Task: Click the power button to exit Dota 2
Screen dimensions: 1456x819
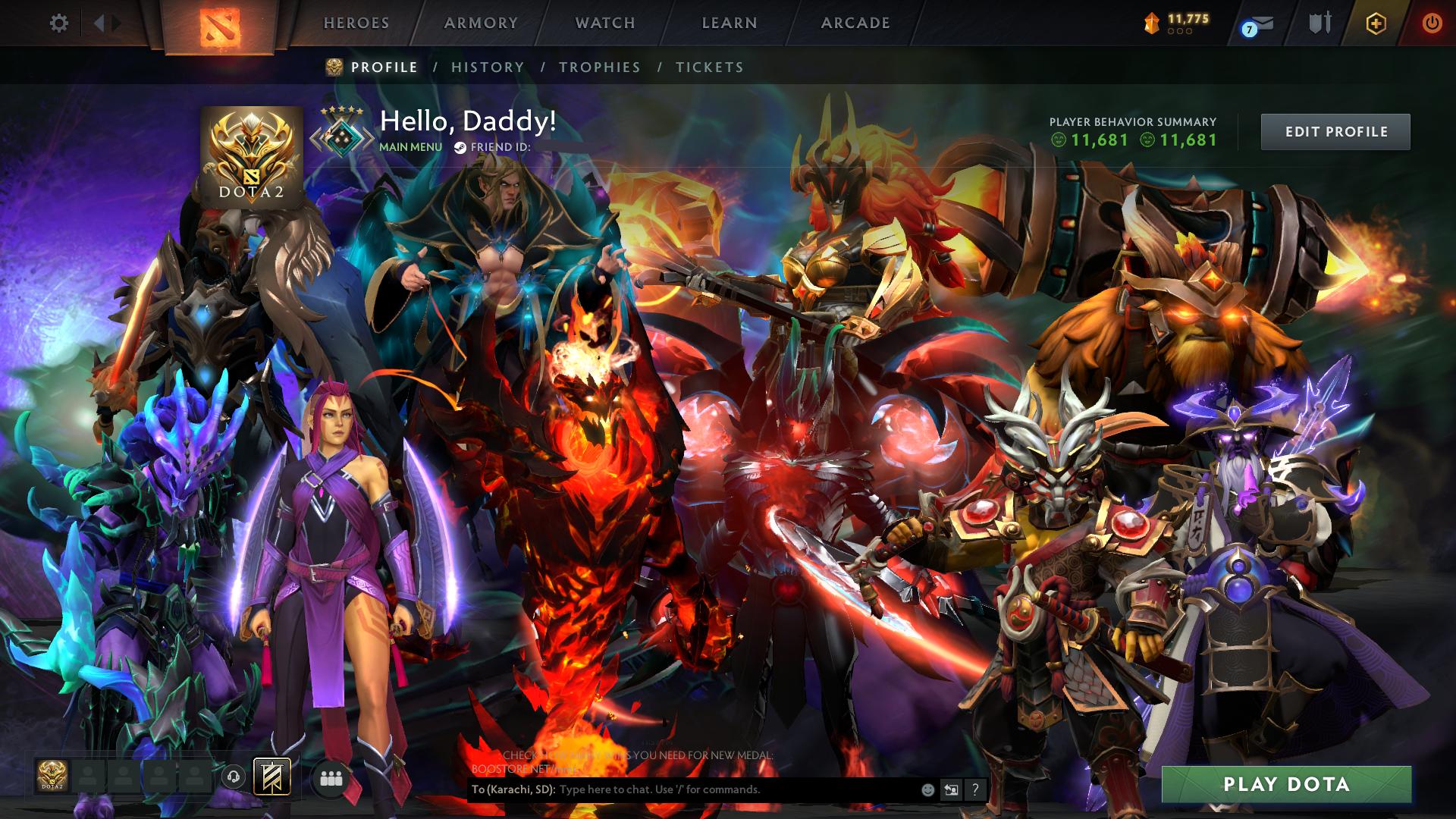Action: [1432, 23]
